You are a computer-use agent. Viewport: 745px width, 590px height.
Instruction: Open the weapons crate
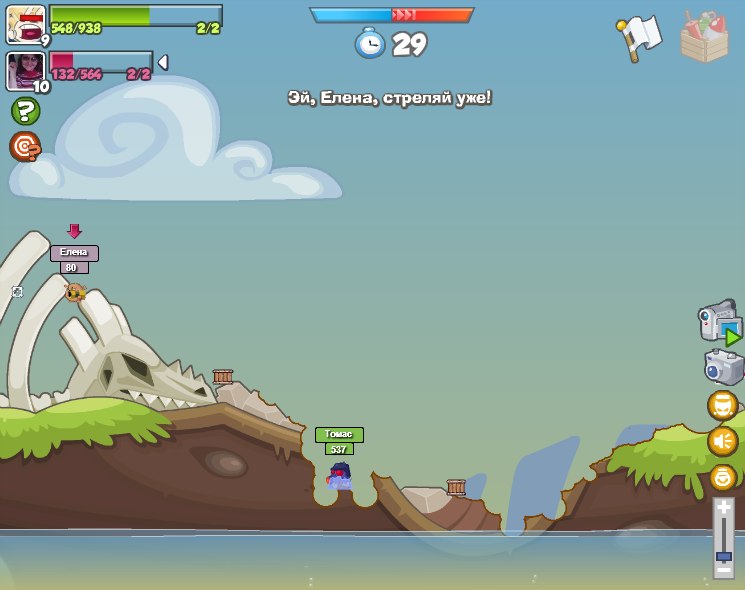tap(704, 38)
